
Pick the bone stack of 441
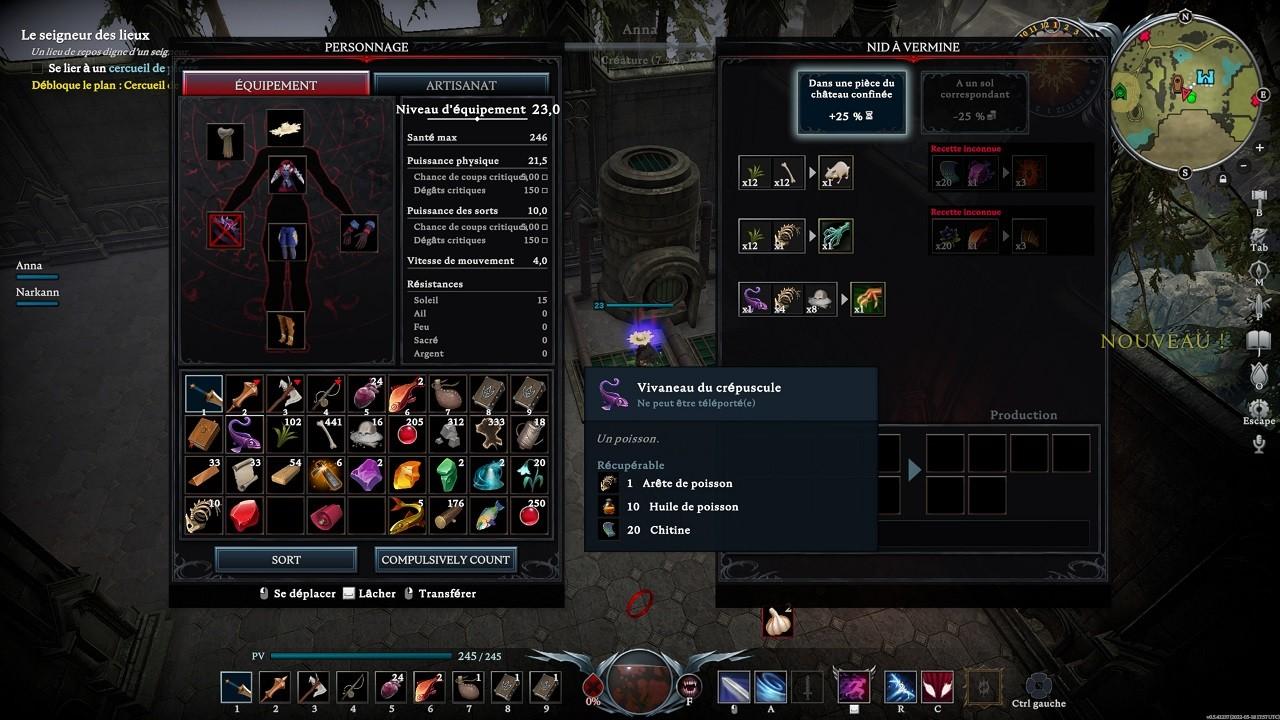pyautogui.click(x=326, y=434)
